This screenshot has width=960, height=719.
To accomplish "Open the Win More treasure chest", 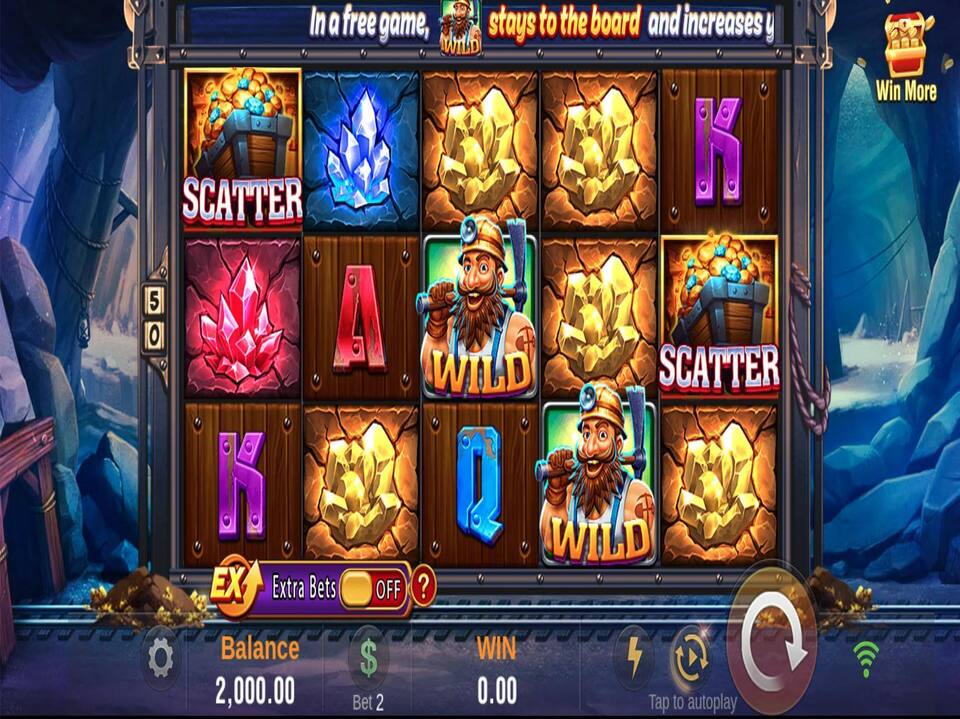I will click(906, 48).
